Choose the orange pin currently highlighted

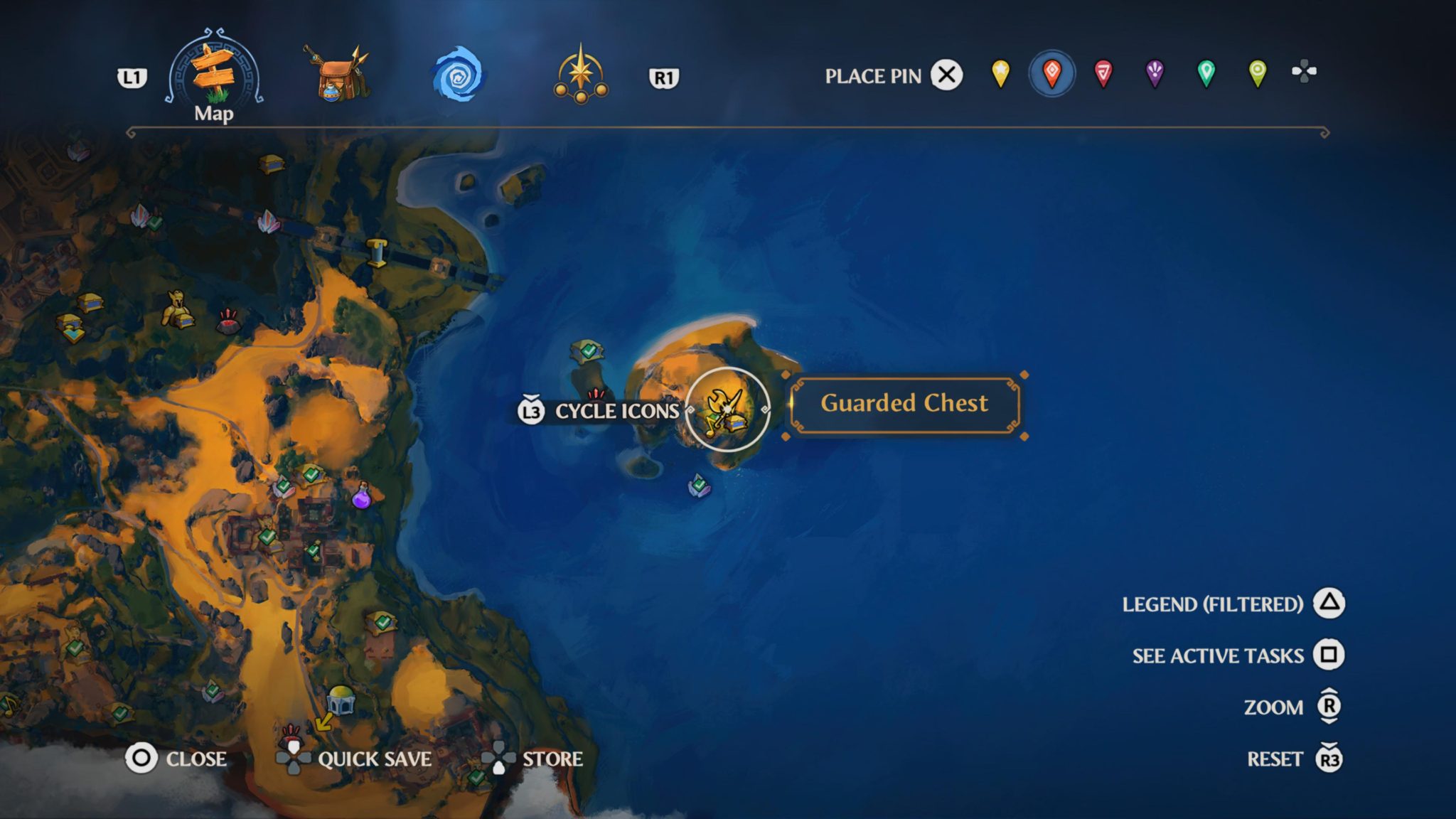click(1051, 75)
